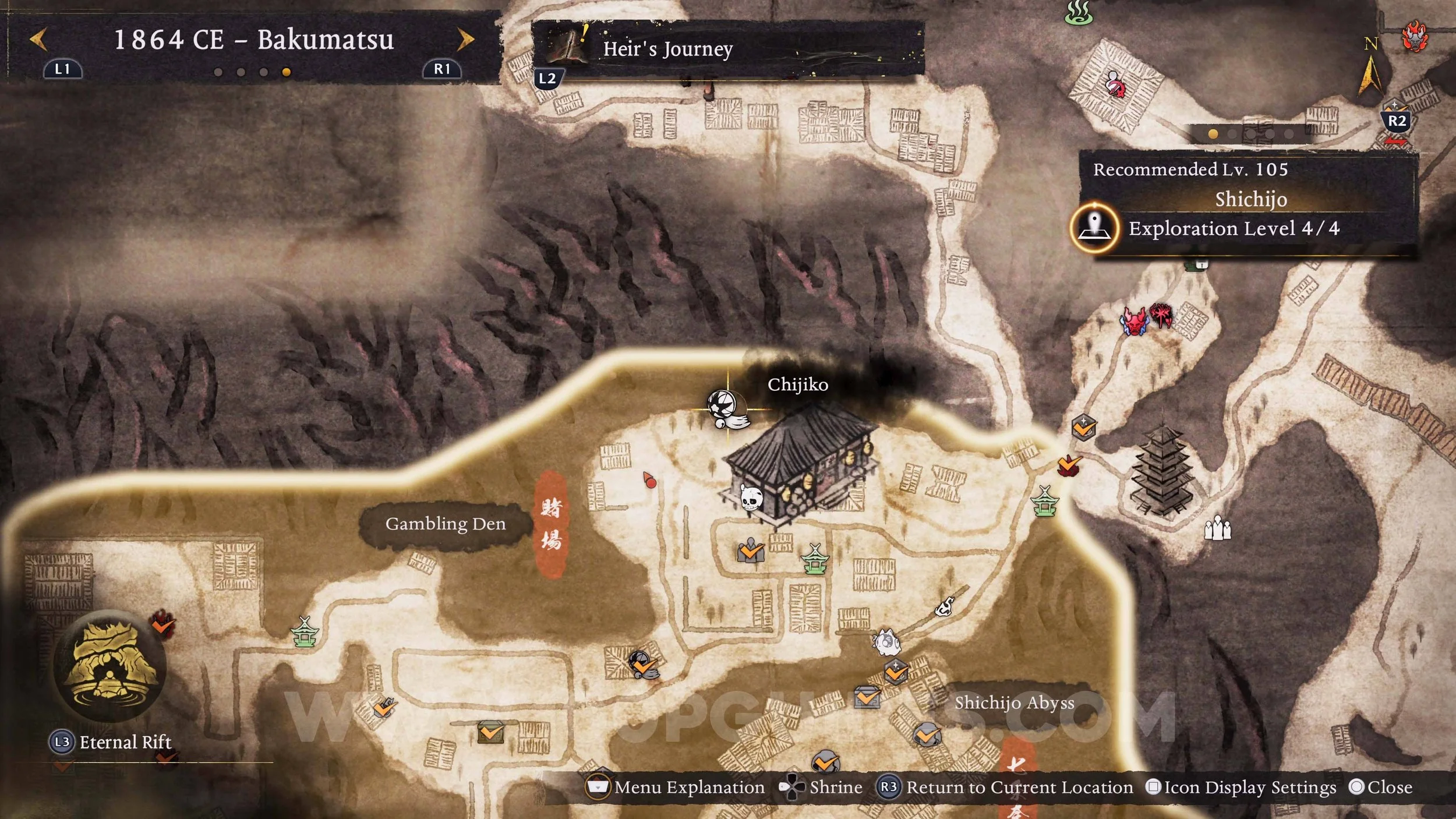Screen dimensions: 1456x819
Task: Open Icon Display Settings
Action: tap(1241, 788)
